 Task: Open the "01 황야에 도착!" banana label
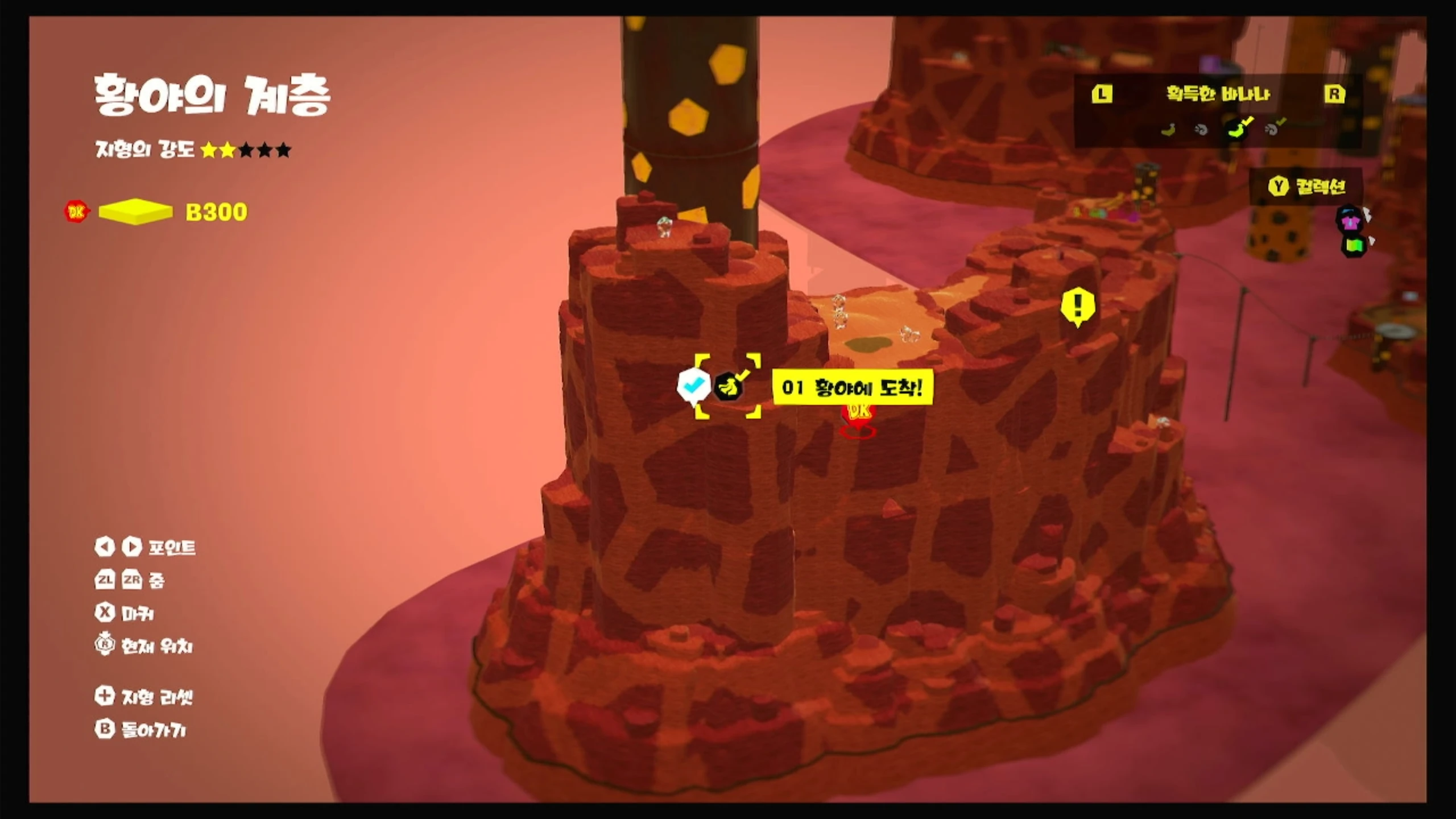click(x=852, y=388)
